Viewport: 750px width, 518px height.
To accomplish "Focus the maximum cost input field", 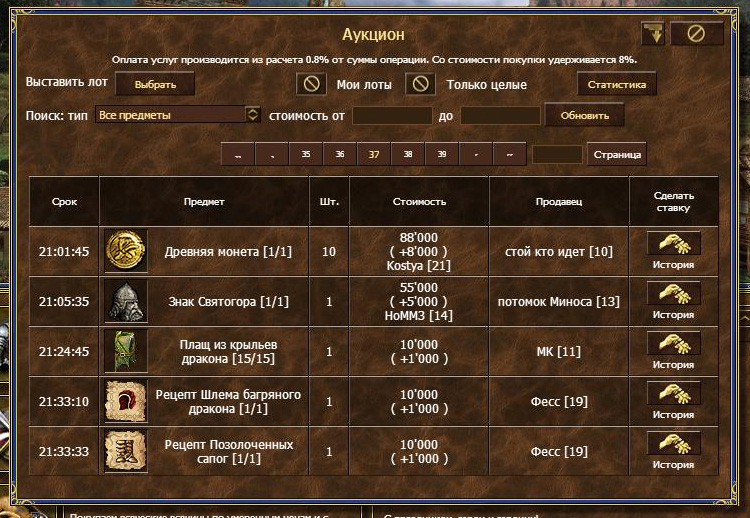I will [500, 116].
